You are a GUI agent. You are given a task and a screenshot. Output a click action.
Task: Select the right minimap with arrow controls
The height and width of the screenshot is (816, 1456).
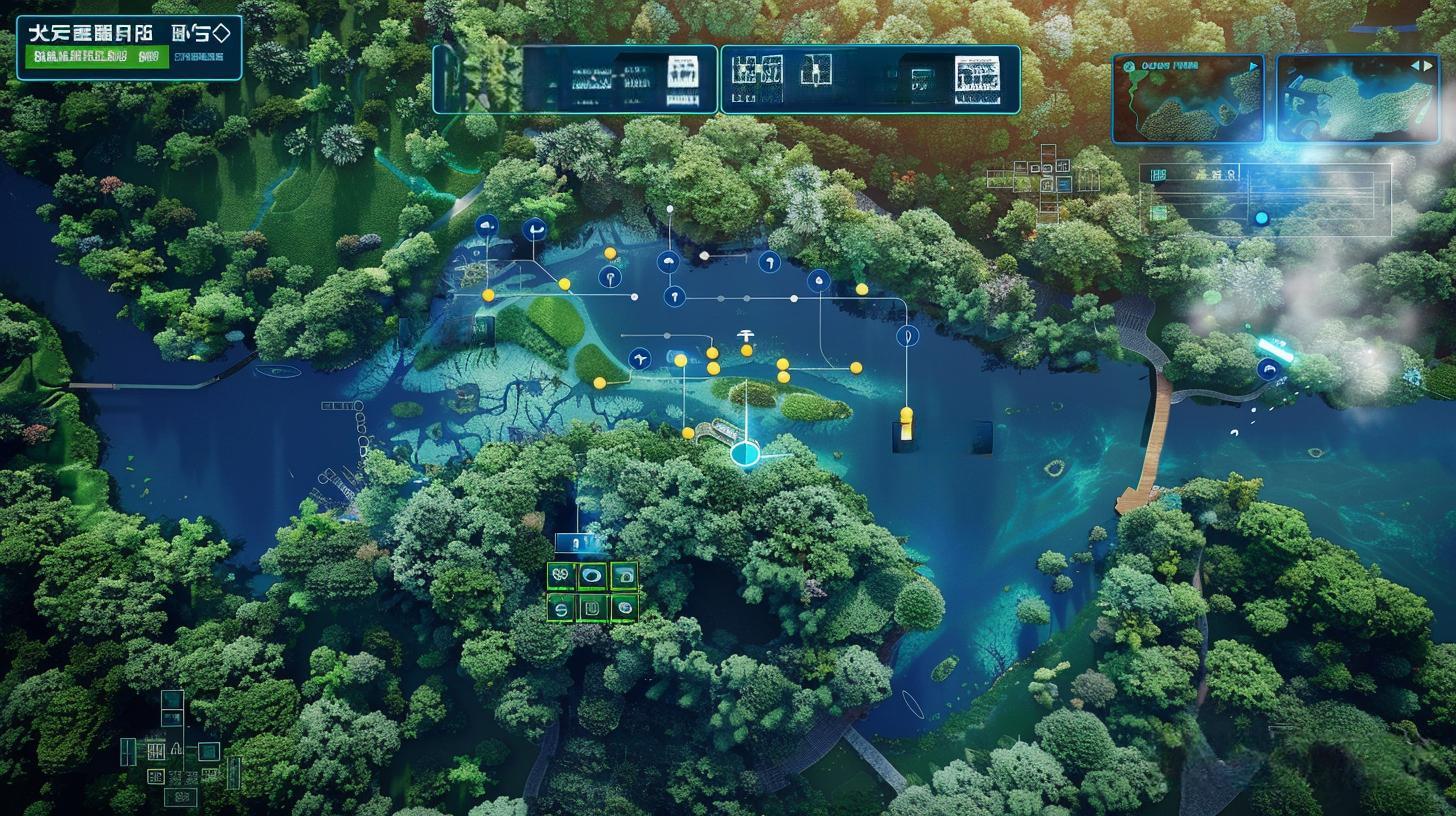[1357, 99]
